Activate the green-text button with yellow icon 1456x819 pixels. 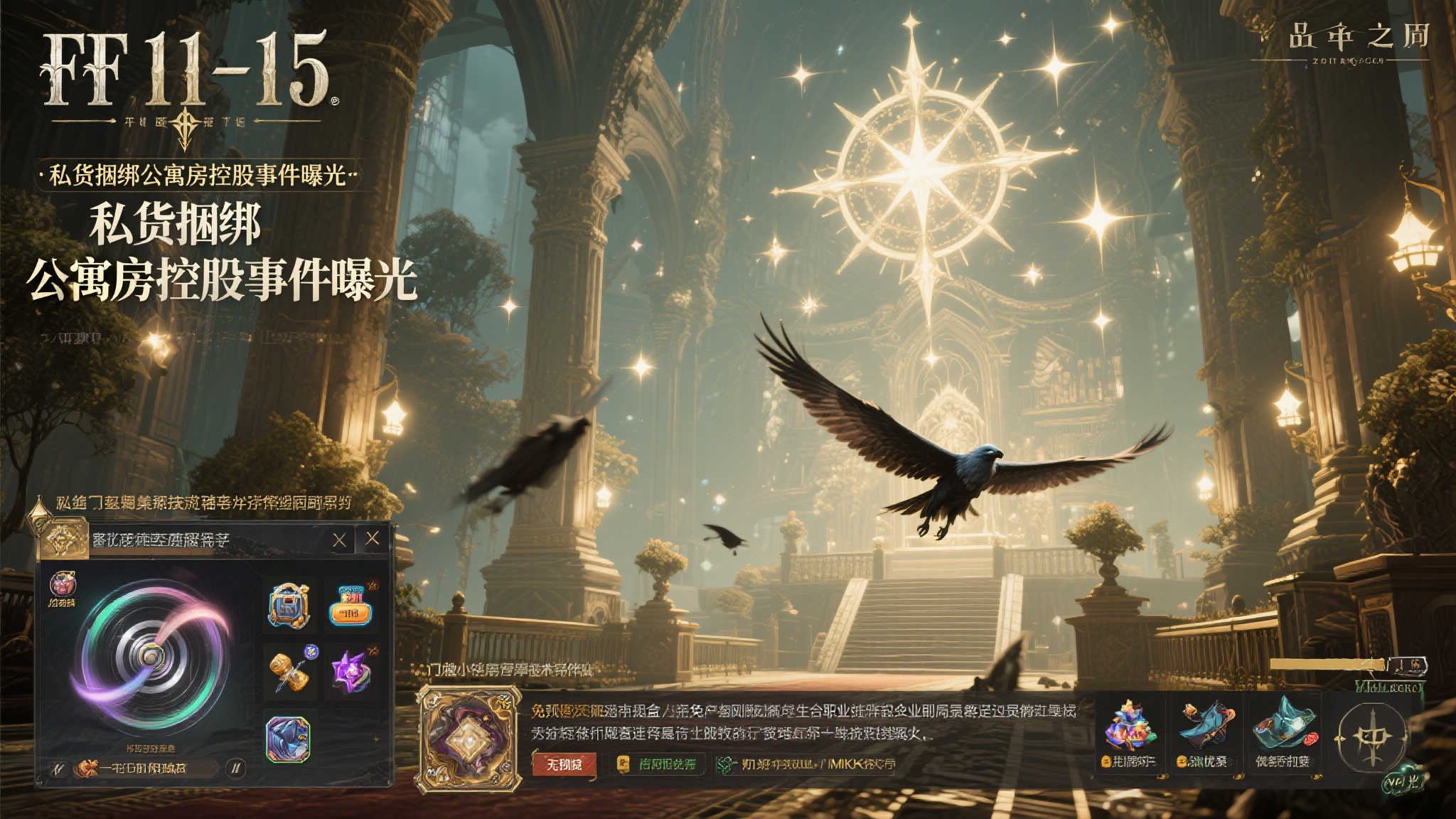(x=658, y=764)
